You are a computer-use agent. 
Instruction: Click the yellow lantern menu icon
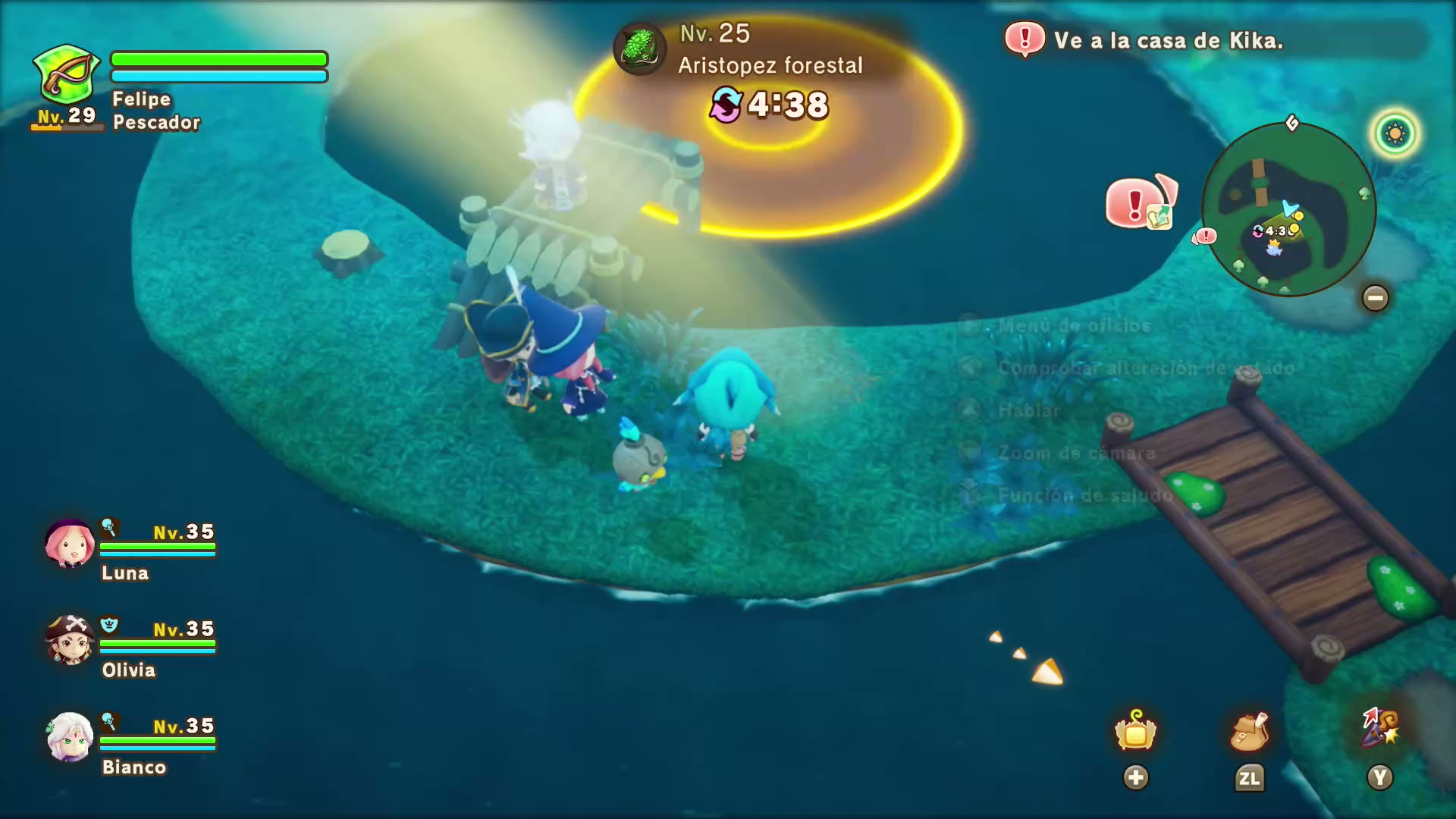1135,731
